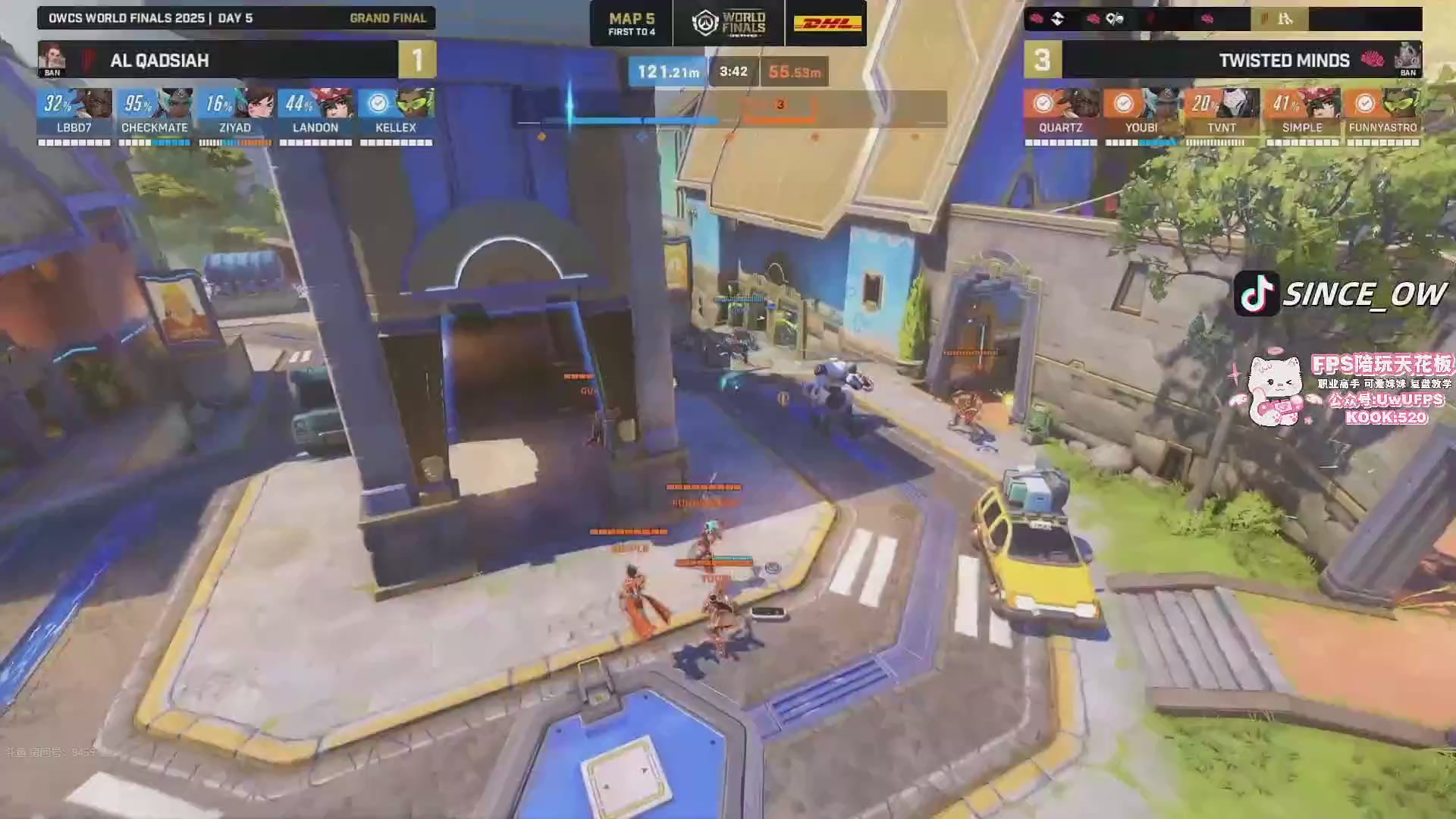The height and width of the screenshot is (819, 1456).
Task: Select FUNNYASTRO's player card
Action: pos(1382,113)
